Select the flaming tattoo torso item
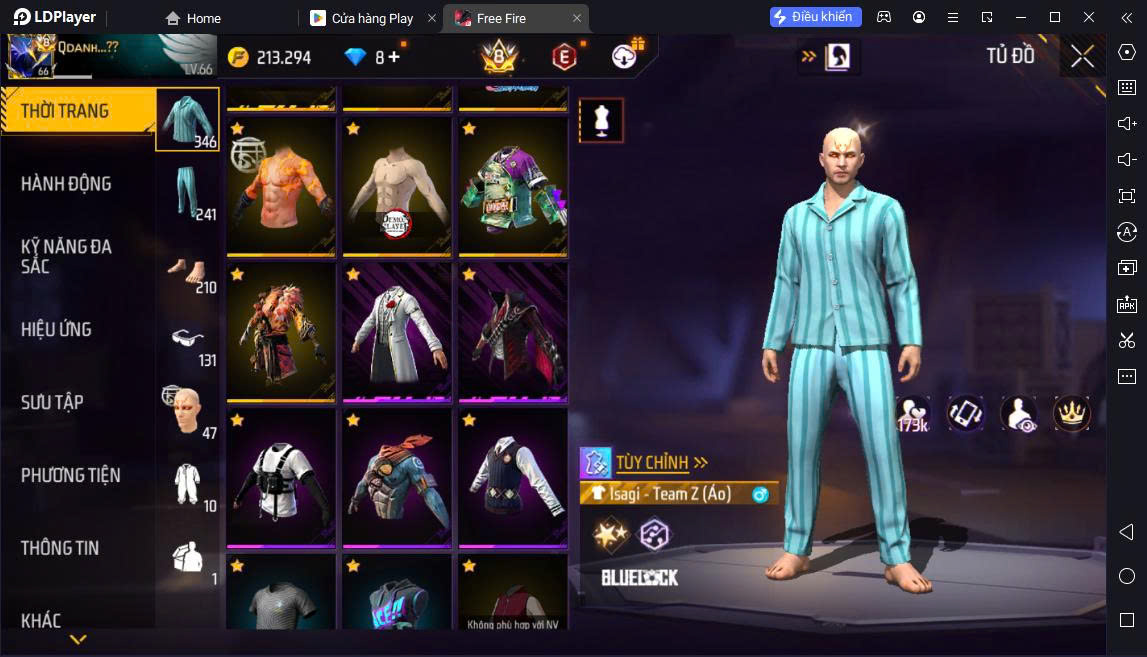Image resolution: width=1147 pixels, height=657 pixels. [281, 187]
